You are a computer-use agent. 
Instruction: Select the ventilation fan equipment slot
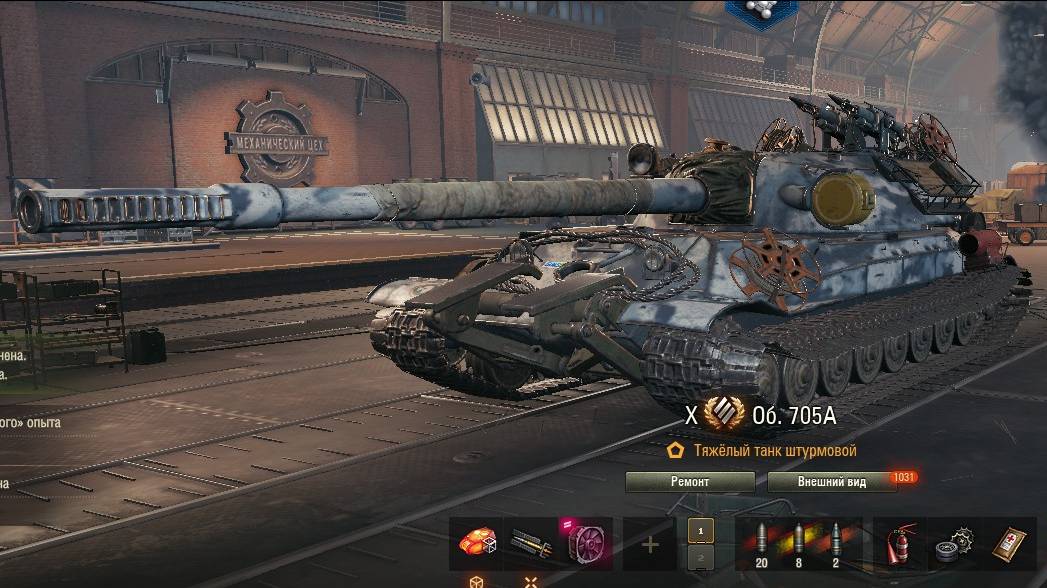click(585, 544)
